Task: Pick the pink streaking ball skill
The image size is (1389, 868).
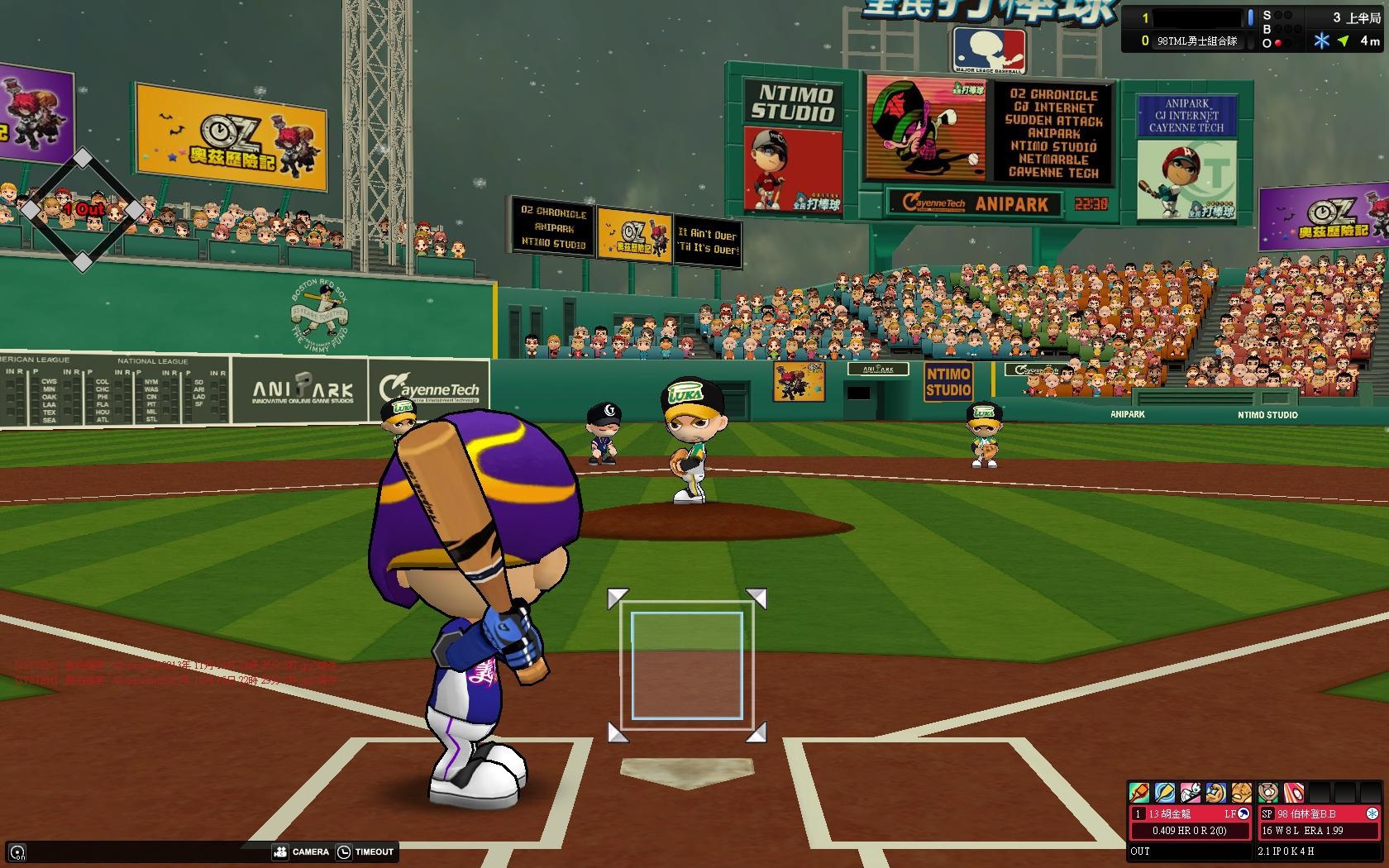Action: [x=1294, y=793]
